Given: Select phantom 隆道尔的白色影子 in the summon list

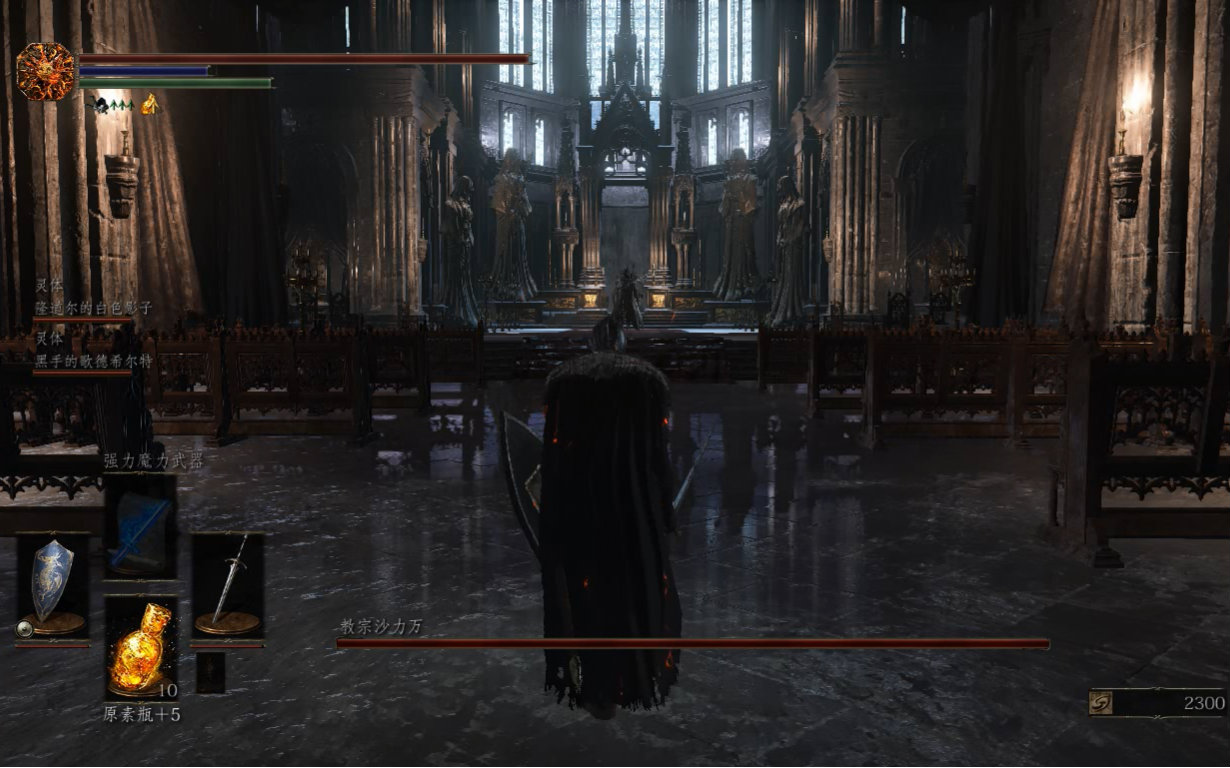Looking at the screenshot, I should pyautogui.click(x=93, y=308).
